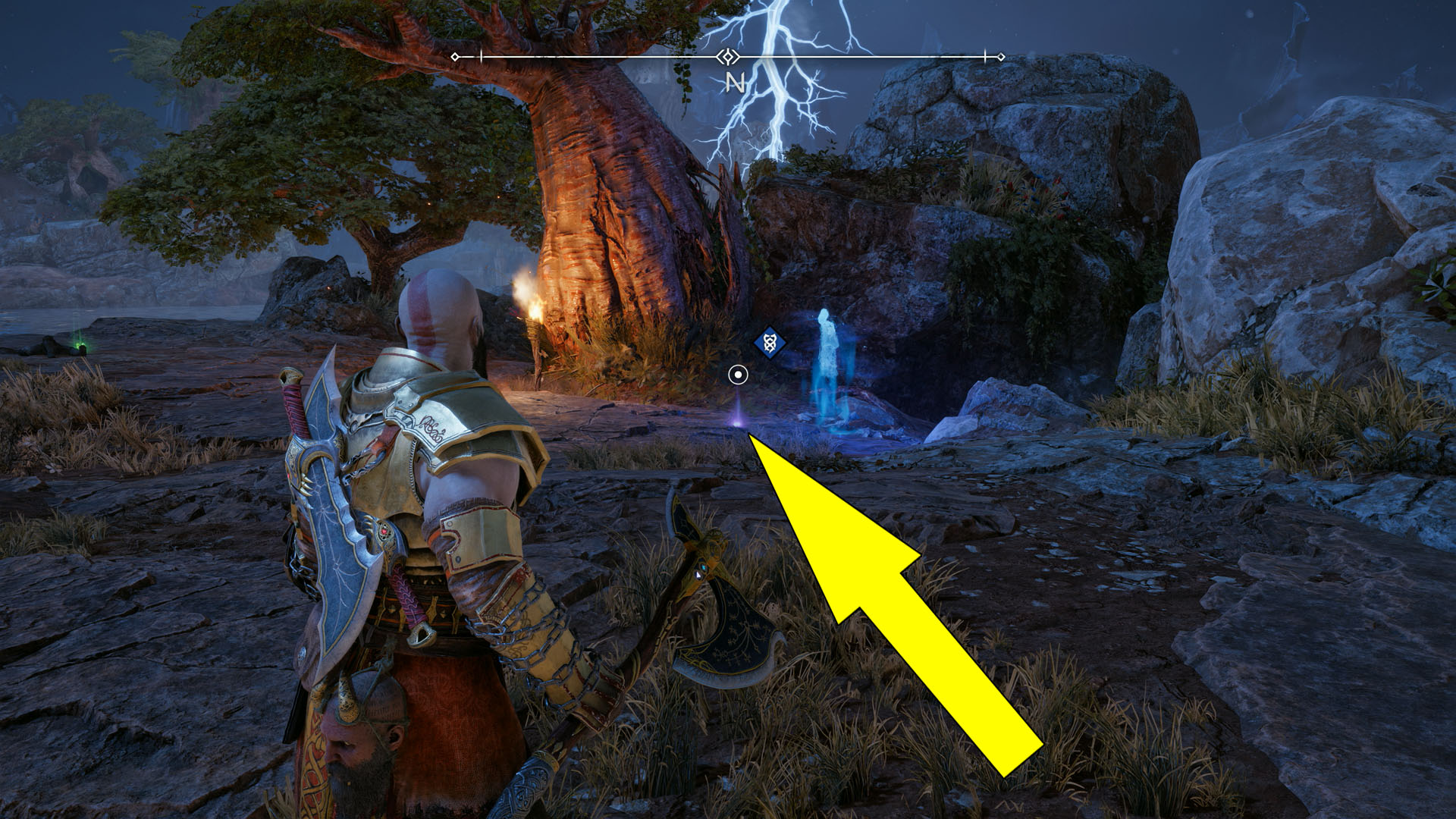This screenshot has height=819, width=1456.
Task: Click the N north indicator on the compass
Action: 733,83
